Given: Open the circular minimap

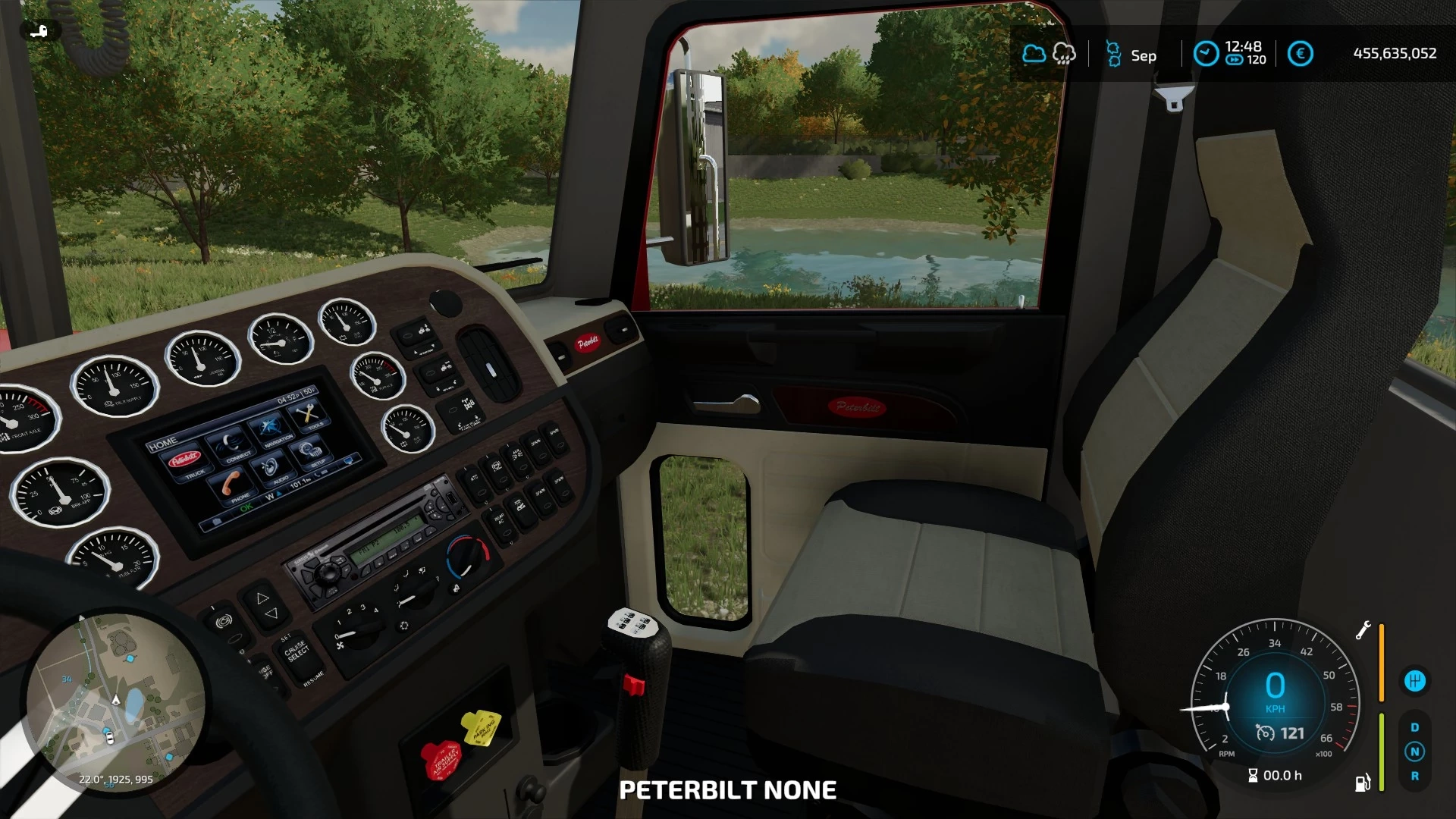Looking at the screenshot, I should pos(115,704).
